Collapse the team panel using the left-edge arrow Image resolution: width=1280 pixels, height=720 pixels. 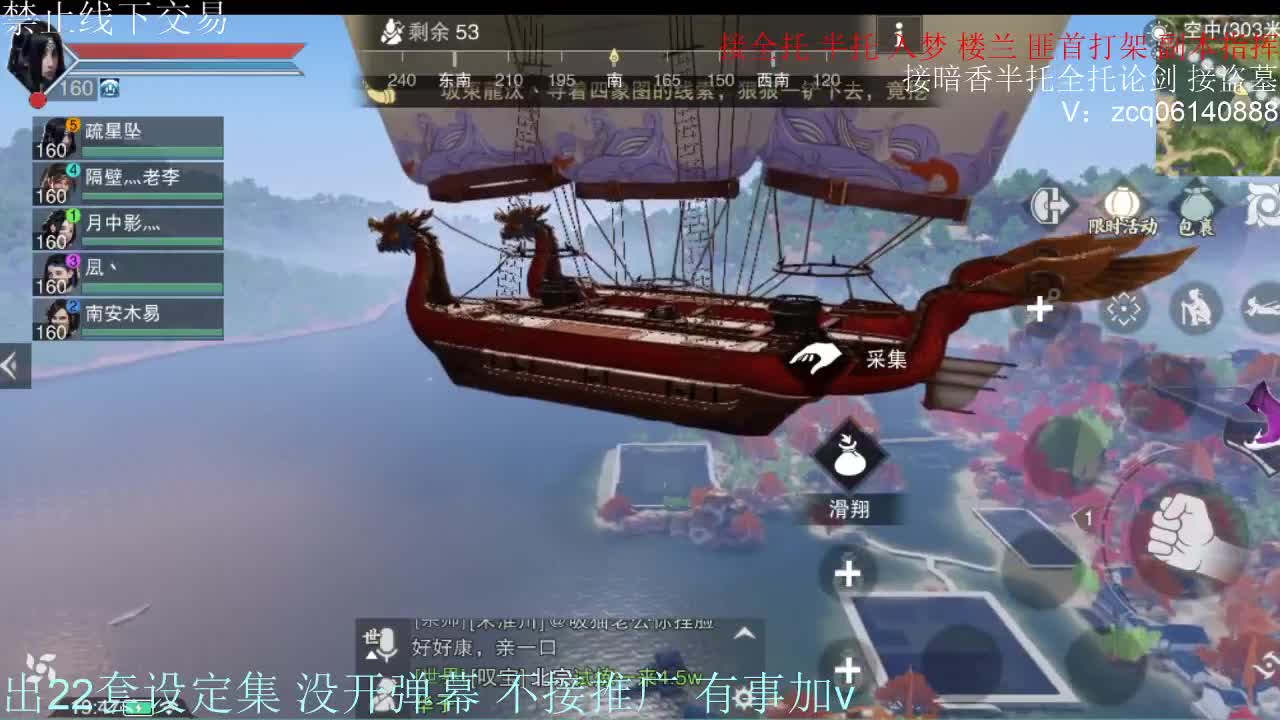(x=11, y=365)
